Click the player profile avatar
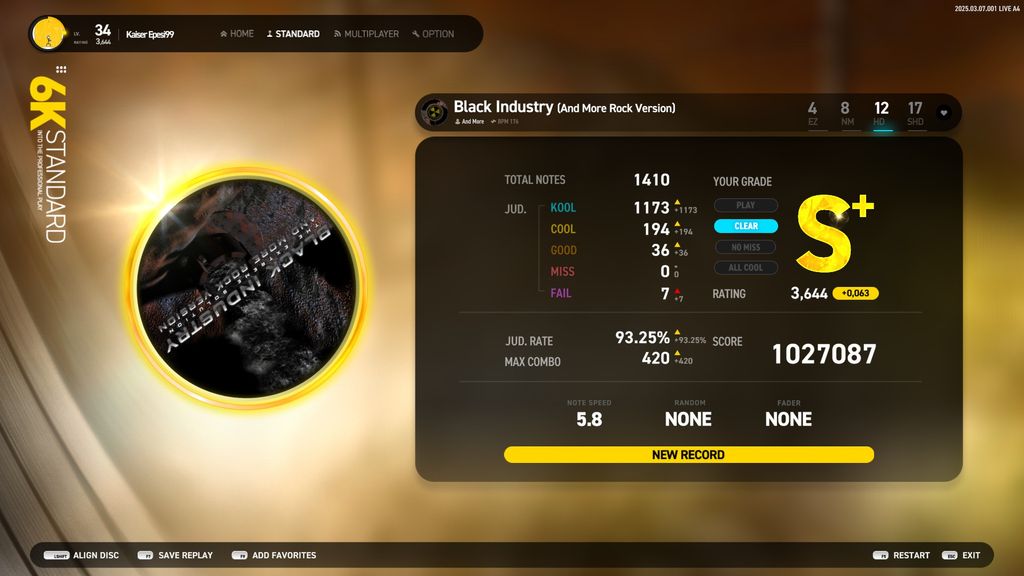This screenshot has height=576, width=1024. [47, 34]
